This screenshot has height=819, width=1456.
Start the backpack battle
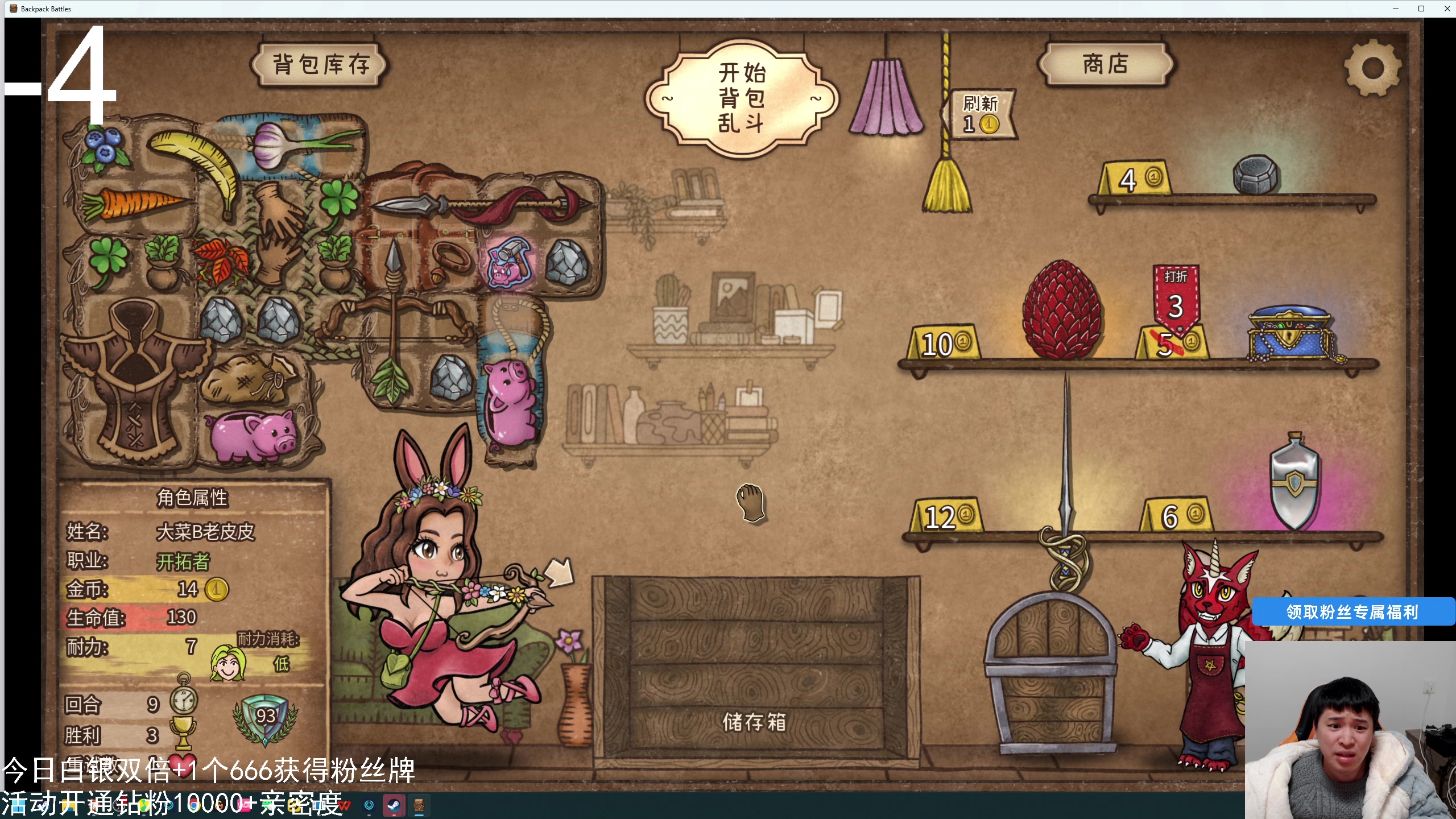pyautogui.click(x=741, y=98)
